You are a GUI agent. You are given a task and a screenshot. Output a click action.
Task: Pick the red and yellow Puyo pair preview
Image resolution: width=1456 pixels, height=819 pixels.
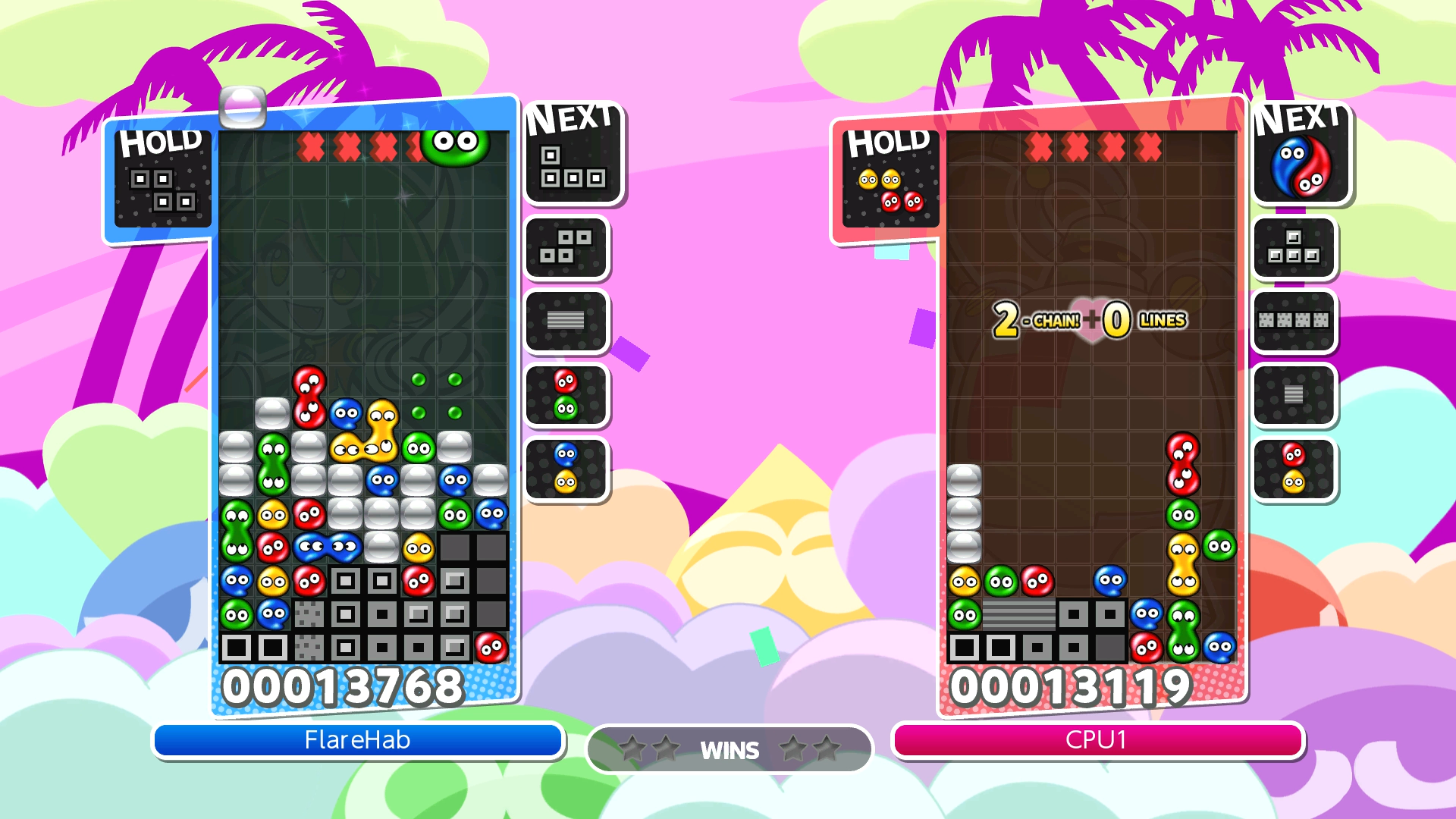(x=1294, y=469)
